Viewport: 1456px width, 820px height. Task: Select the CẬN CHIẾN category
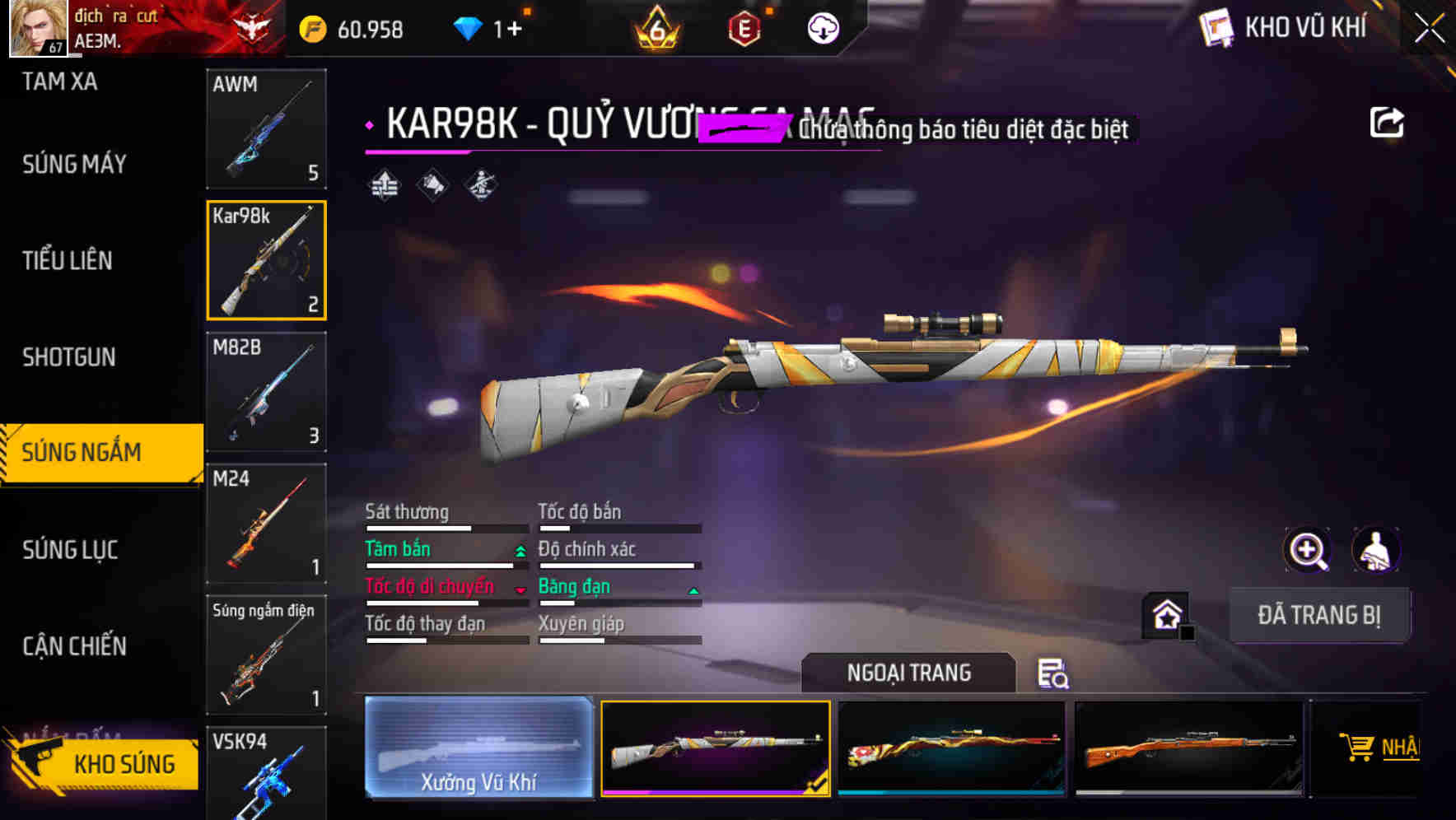click(74, 647)
